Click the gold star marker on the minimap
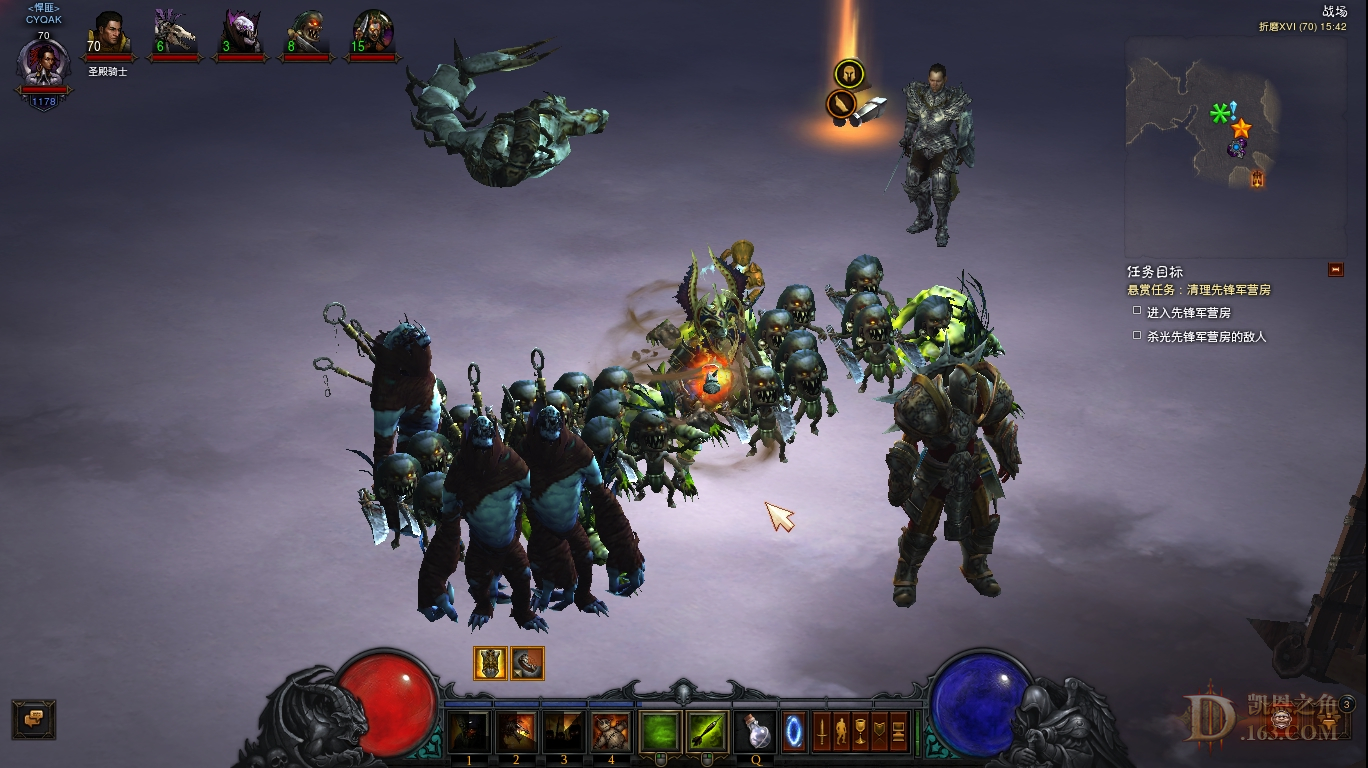This screenshot has width=1368, height=768. (x=1242, y=129)
